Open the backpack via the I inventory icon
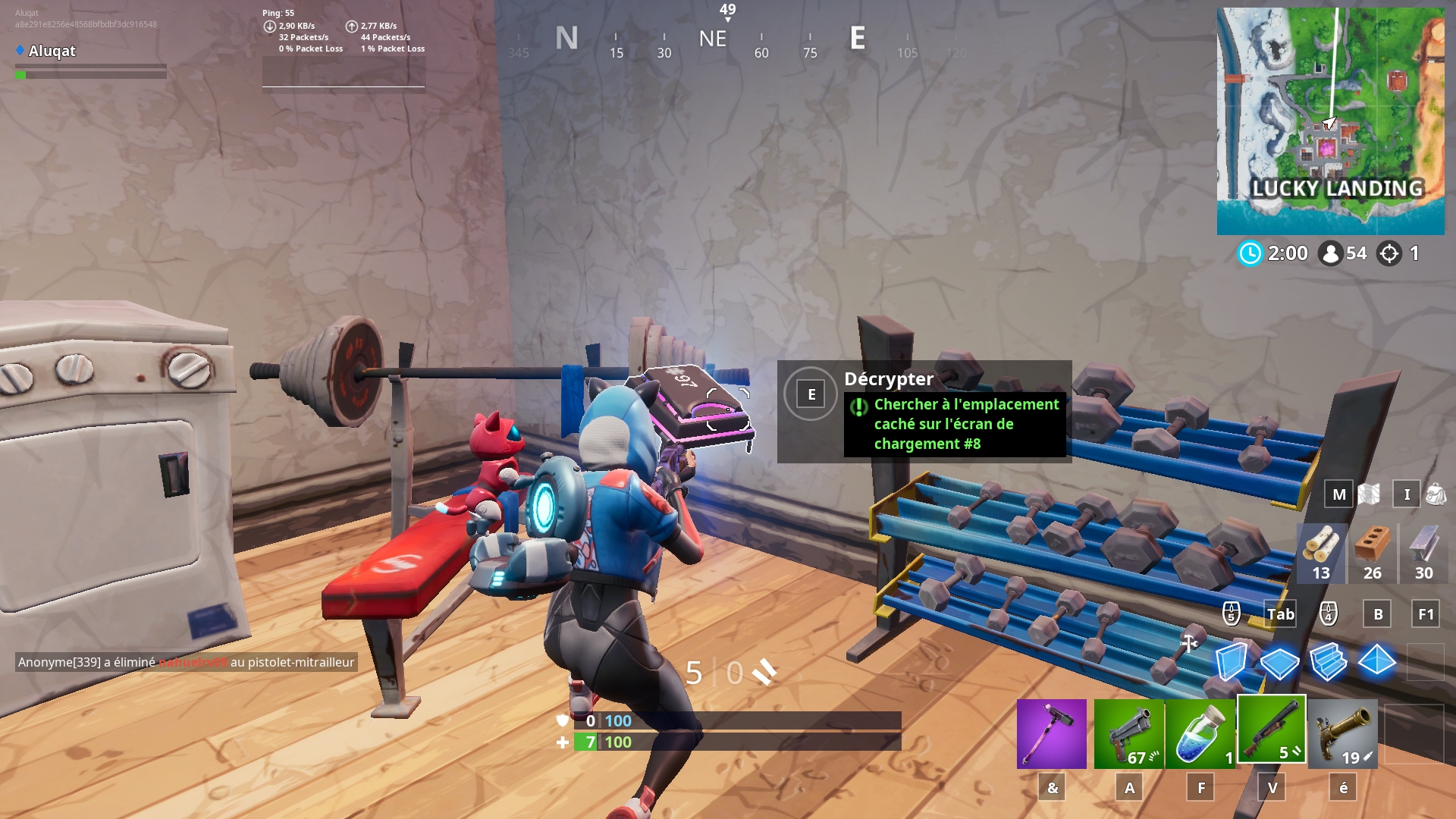The width and height of the screenshot is (1456, 819). (1407, 494)
